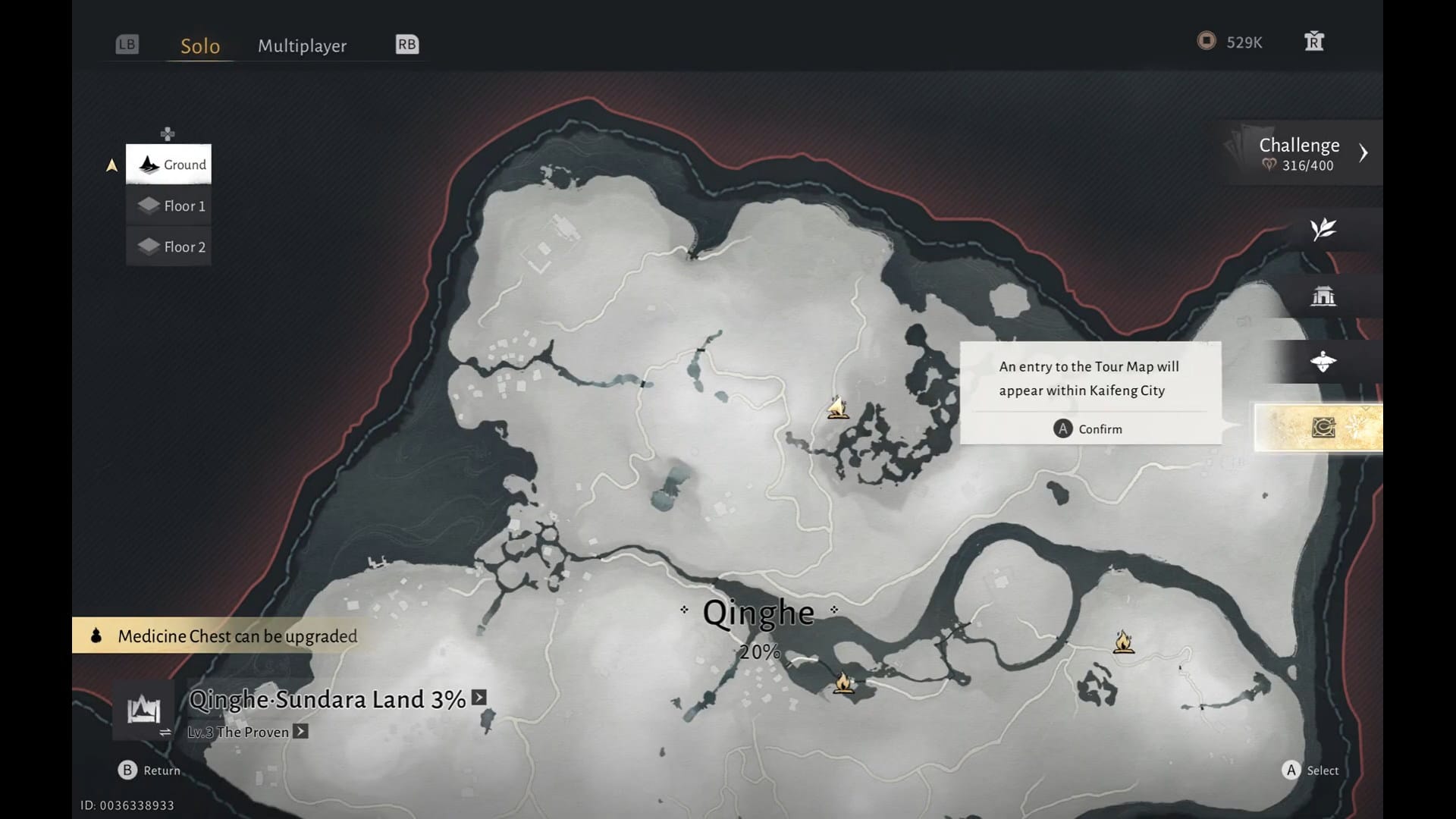Select the Floor 2 map layer
The height and width of the screenshot is (819, 1456).
point(168,246)
